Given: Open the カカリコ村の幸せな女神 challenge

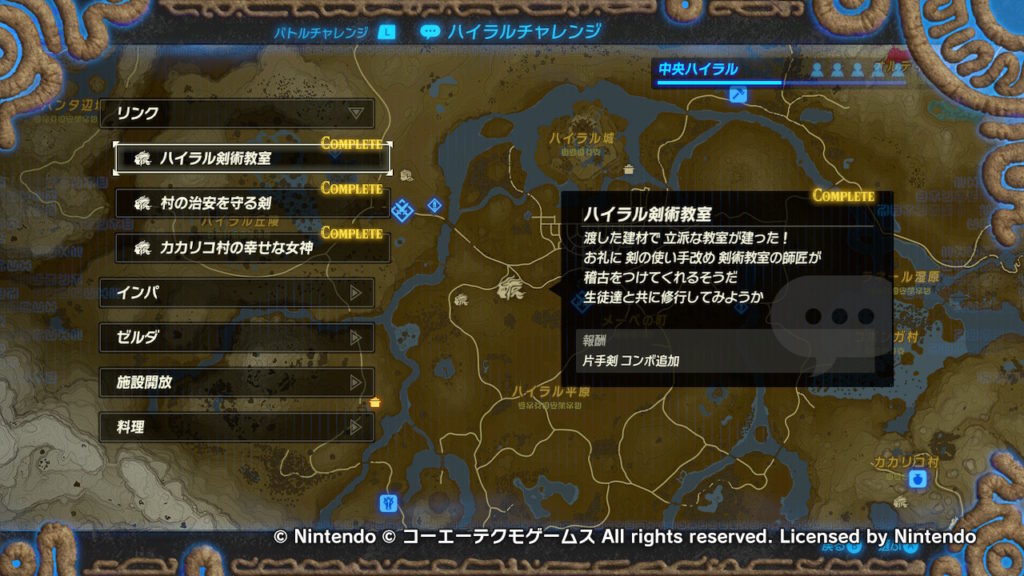Looking at the screenshot, I should tap(252, 247).
